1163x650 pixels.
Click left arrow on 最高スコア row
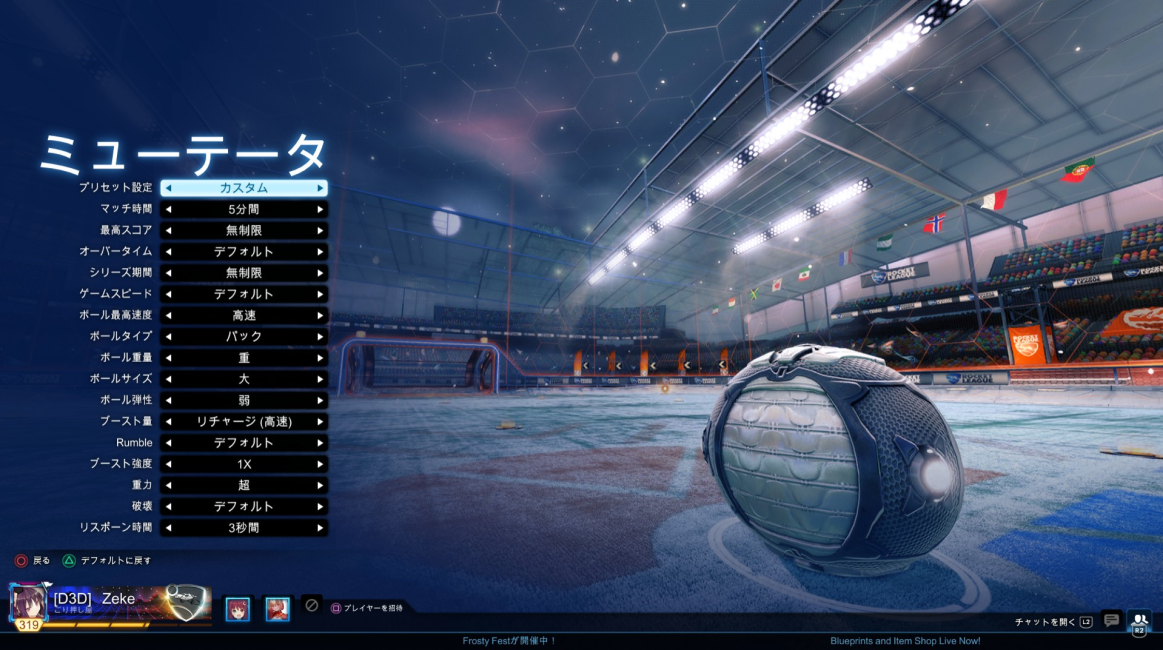click(168, 230)
